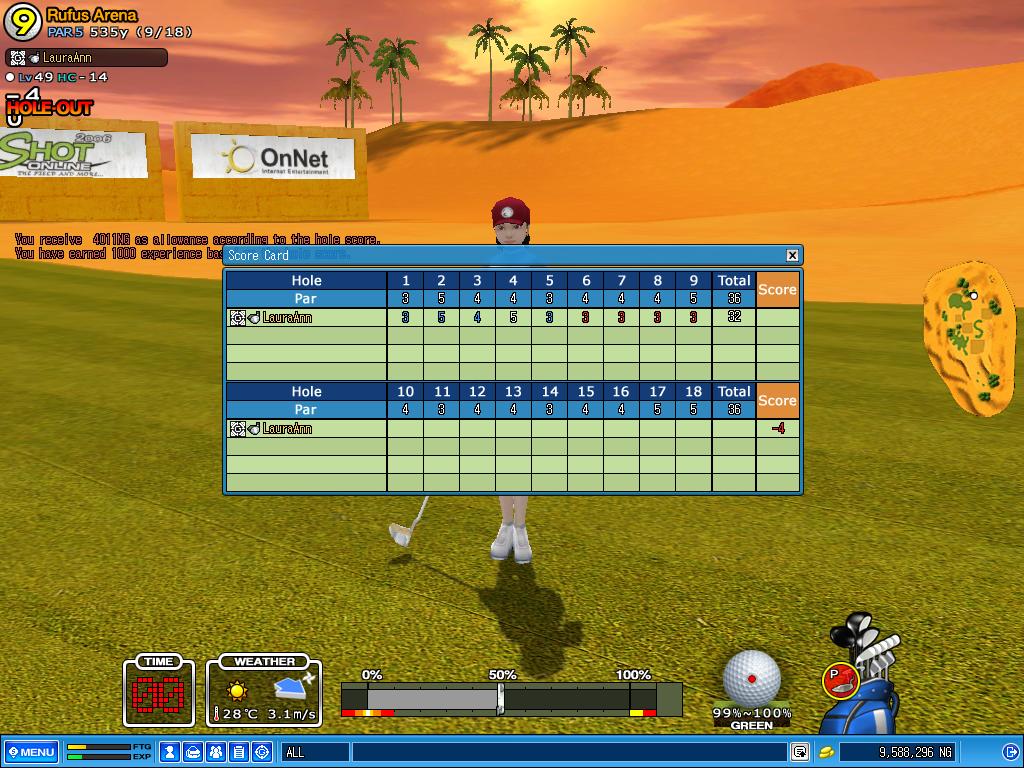Expand the chat window icon
1024x768 pixels.
tap(800, 752)
